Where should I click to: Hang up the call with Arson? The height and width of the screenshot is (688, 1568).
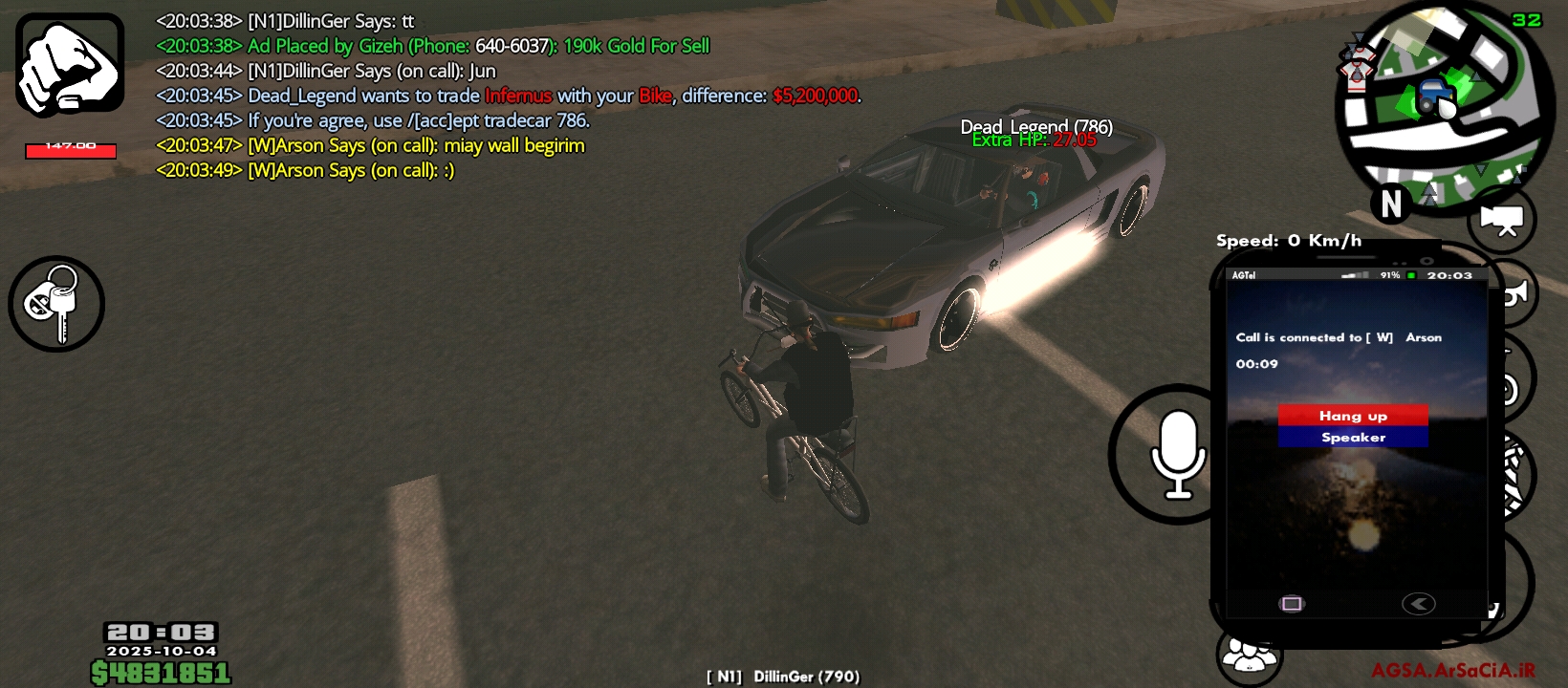pos(1353,416)
